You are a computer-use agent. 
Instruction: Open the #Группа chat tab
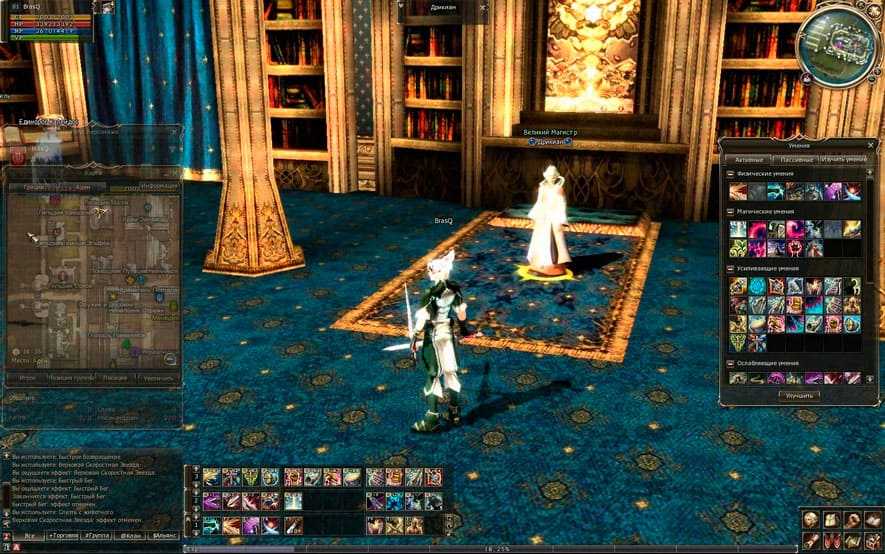click(98, 536)
